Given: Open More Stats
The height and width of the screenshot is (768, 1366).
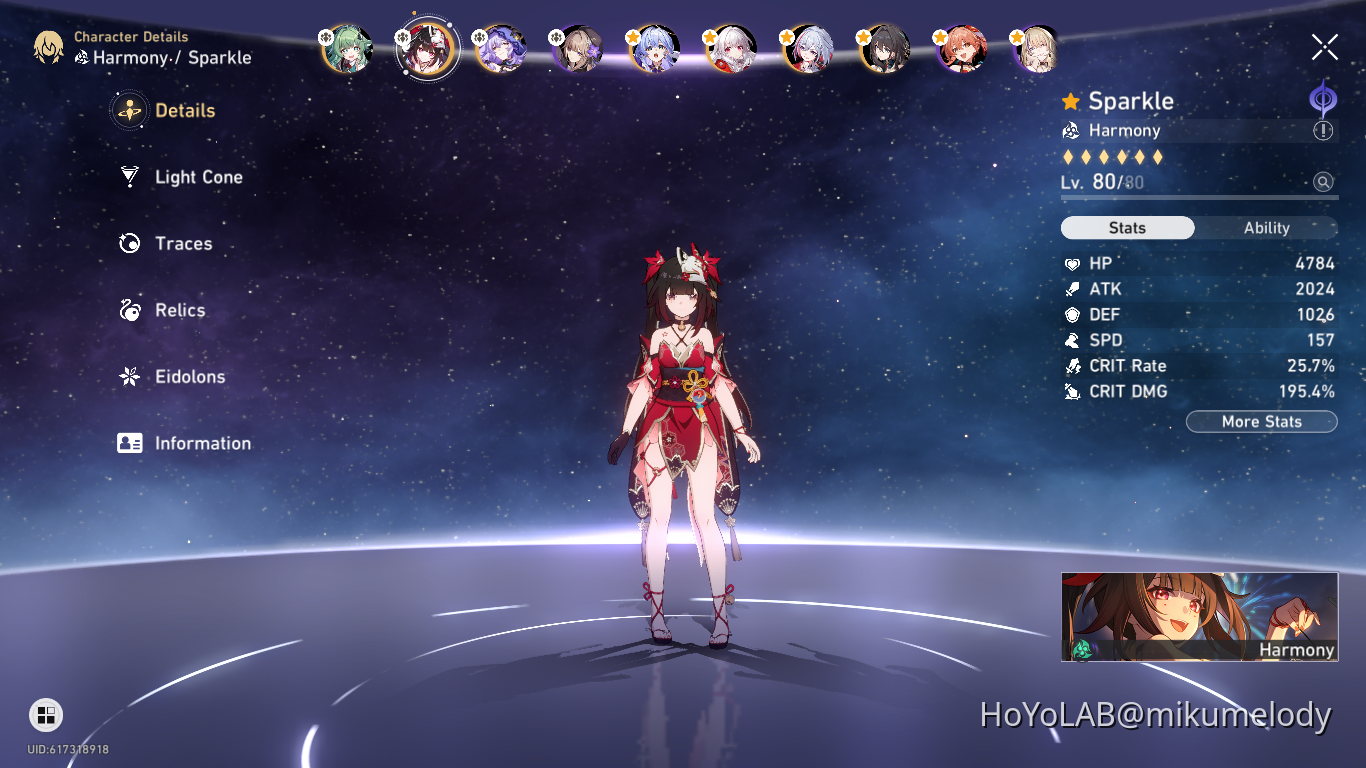Looking at the screenshot, I should click(1261, 421).
